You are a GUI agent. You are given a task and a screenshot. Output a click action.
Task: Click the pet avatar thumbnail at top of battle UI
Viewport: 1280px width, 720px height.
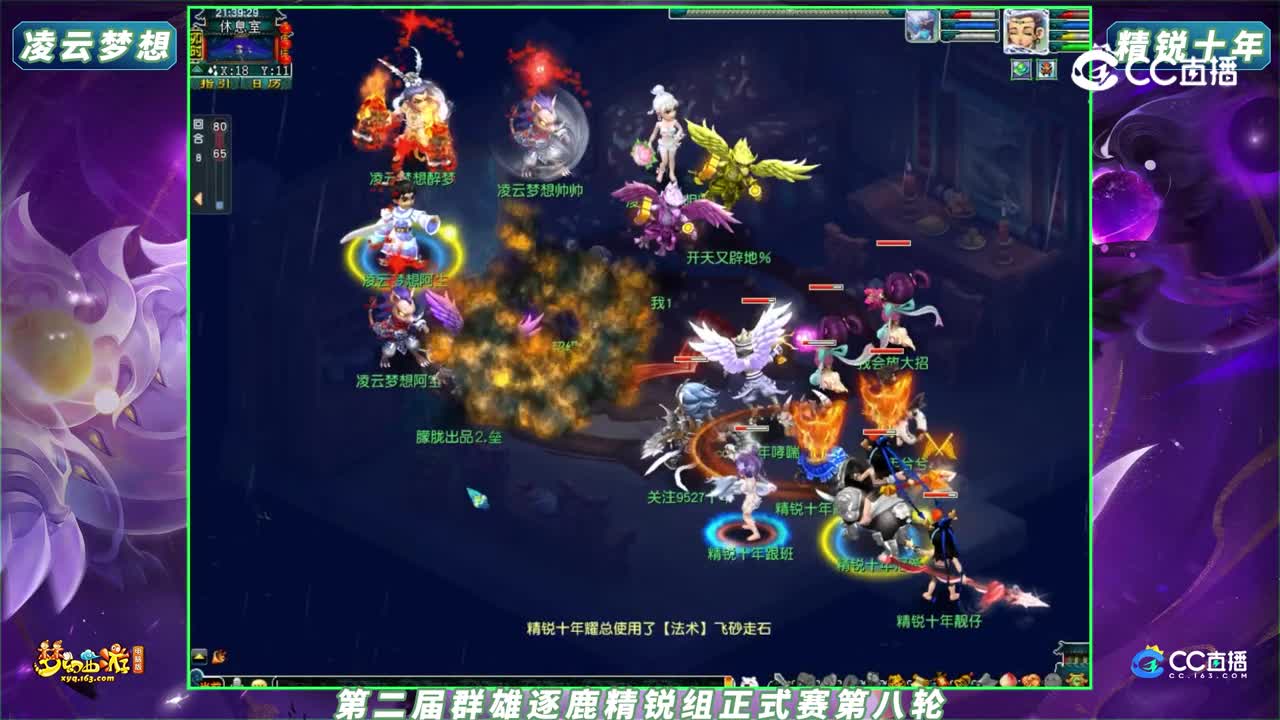point(920,25)
